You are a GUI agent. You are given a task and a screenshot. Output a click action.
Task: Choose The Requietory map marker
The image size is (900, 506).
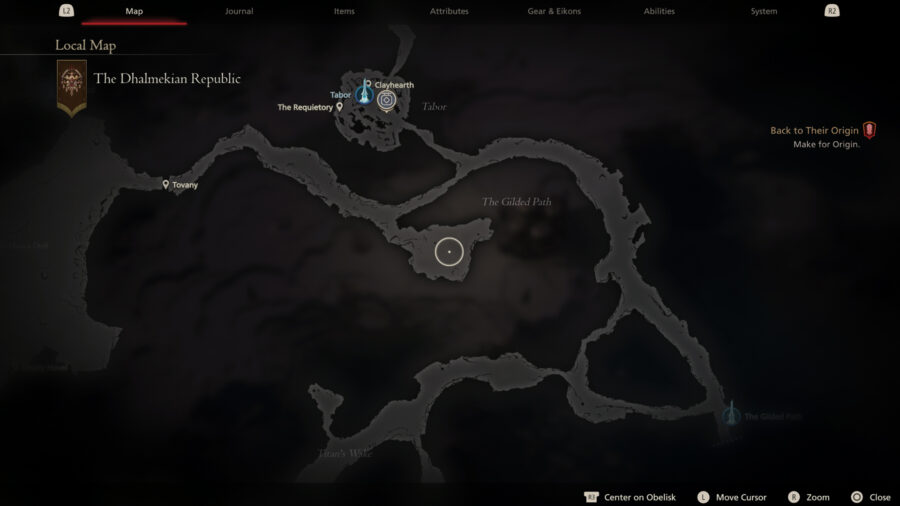click(x=340, y=106)
